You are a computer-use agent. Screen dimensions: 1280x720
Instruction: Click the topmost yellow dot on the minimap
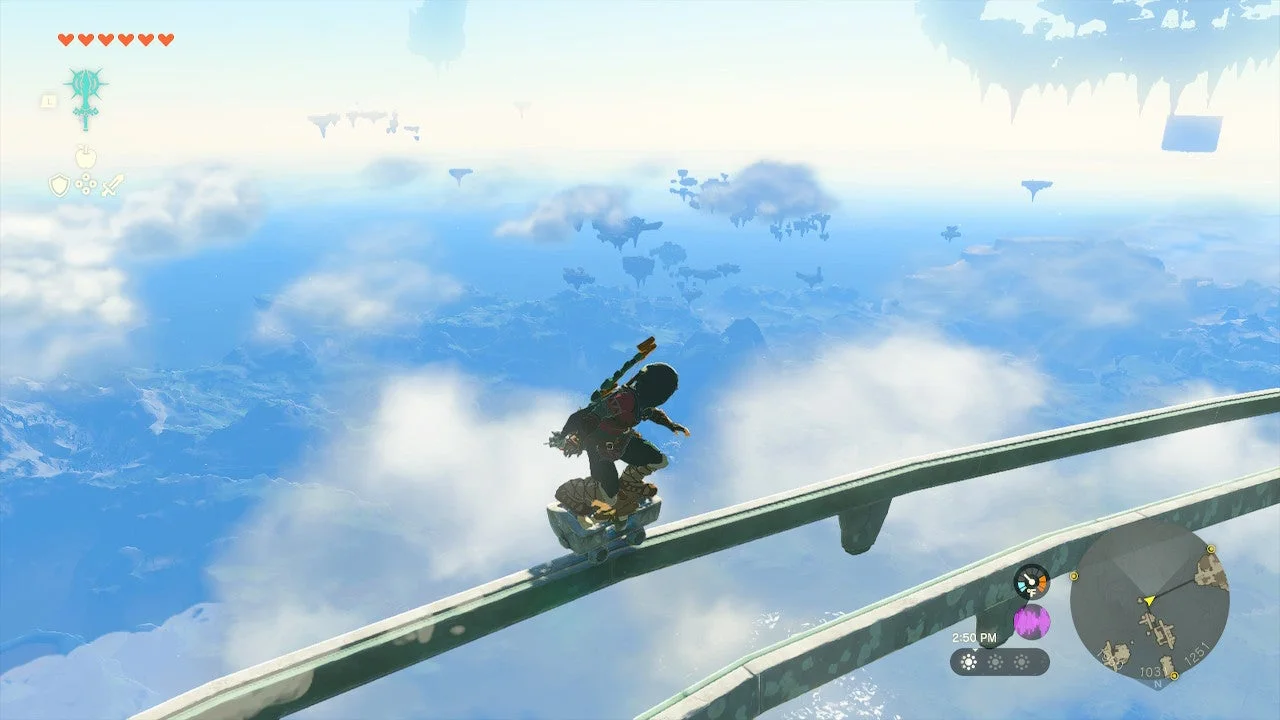click(x=1211, y=549)
